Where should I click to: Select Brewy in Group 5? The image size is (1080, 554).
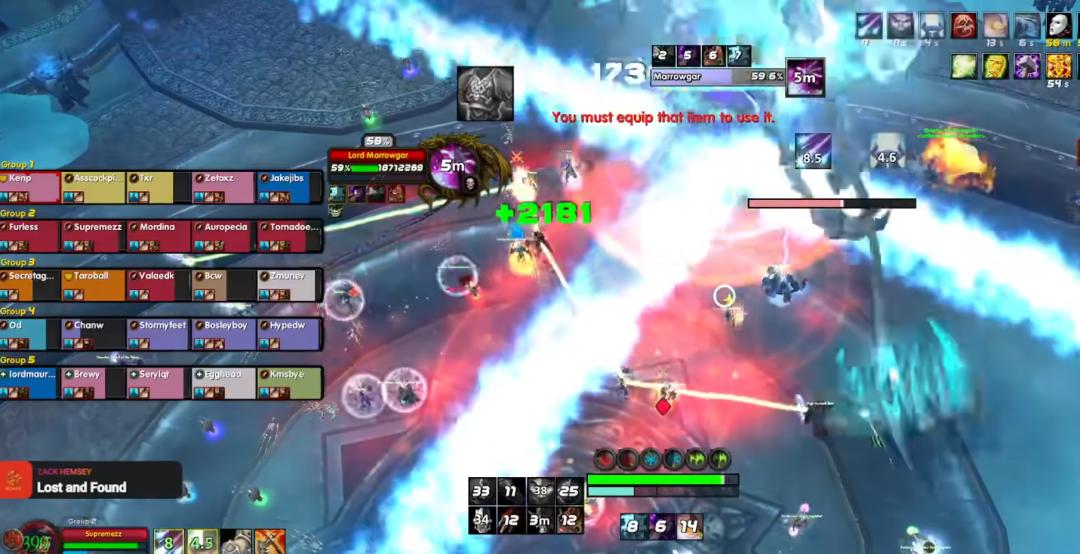[x=95, y=382]
